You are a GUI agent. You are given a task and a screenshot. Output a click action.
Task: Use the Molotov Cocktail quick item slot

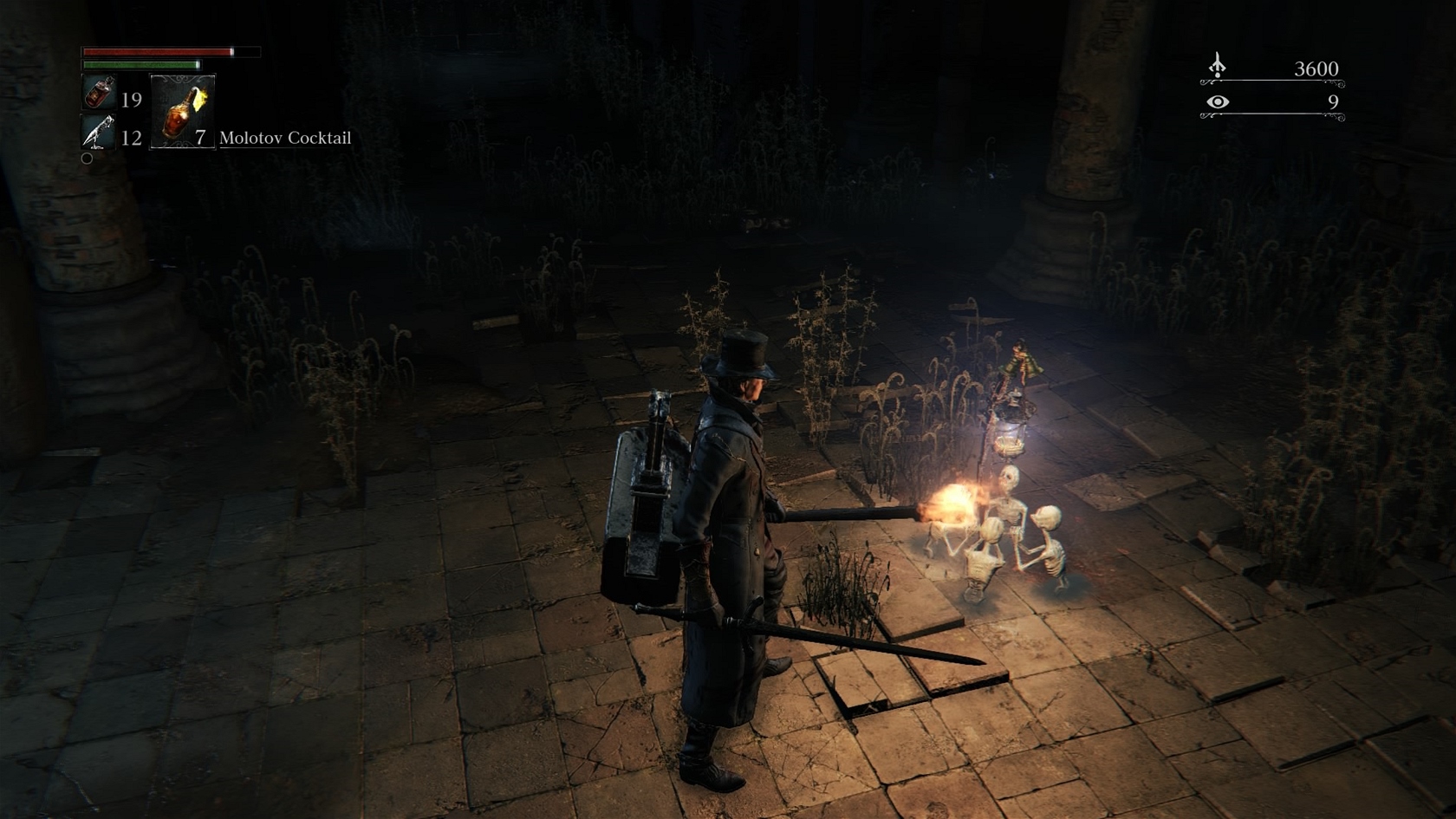pos(183,112)
